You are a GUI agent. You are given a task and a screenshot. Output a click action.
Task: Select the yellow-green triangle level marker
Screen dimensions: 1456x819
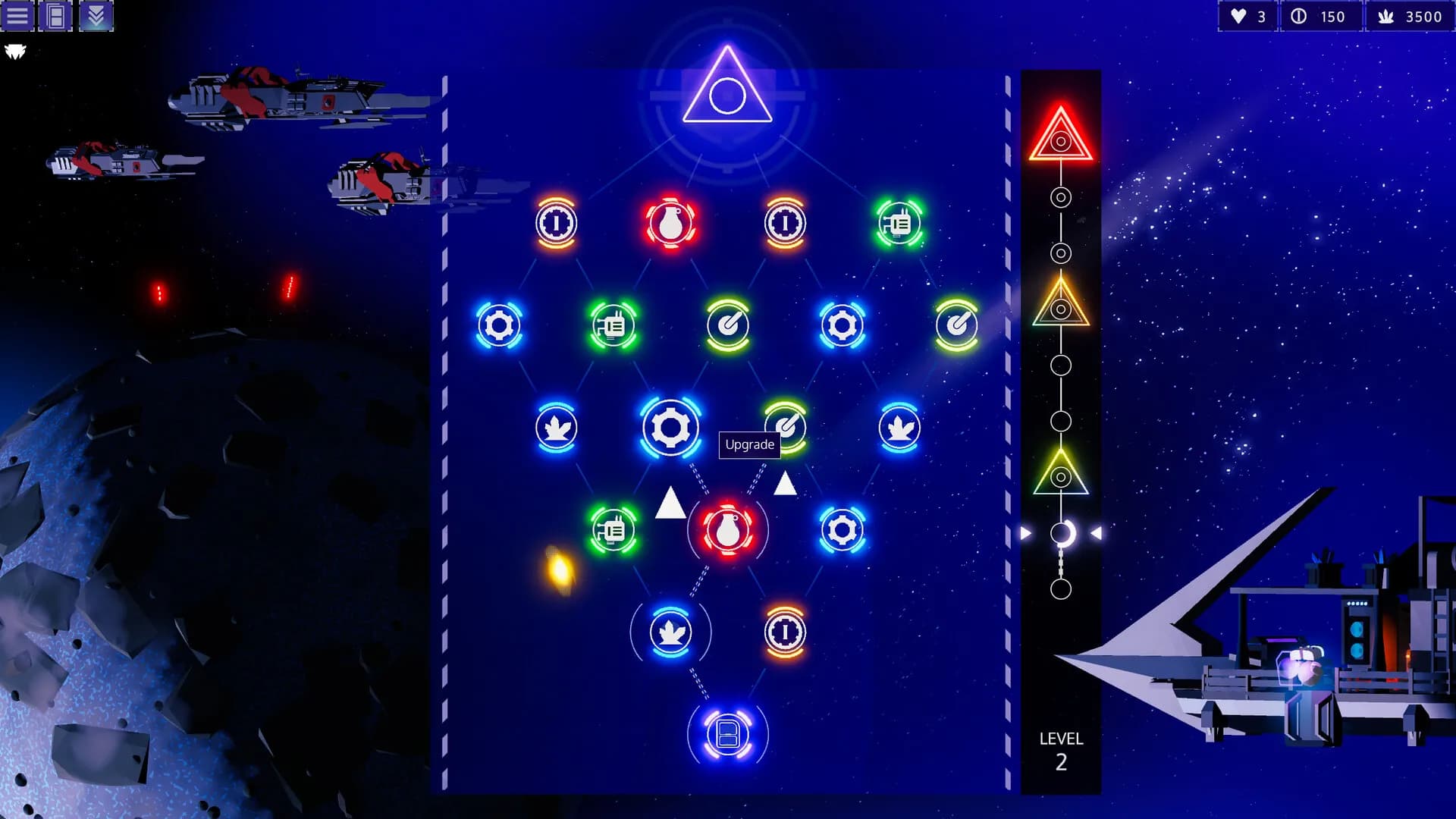[1060, 473]
